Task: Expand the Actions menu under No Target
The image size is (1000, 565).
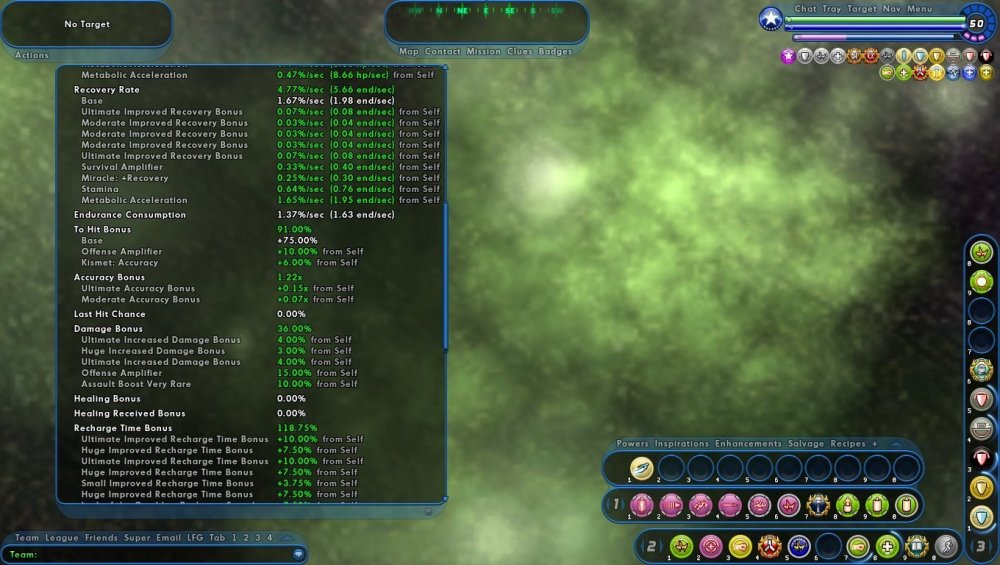Action: point(32,56)
